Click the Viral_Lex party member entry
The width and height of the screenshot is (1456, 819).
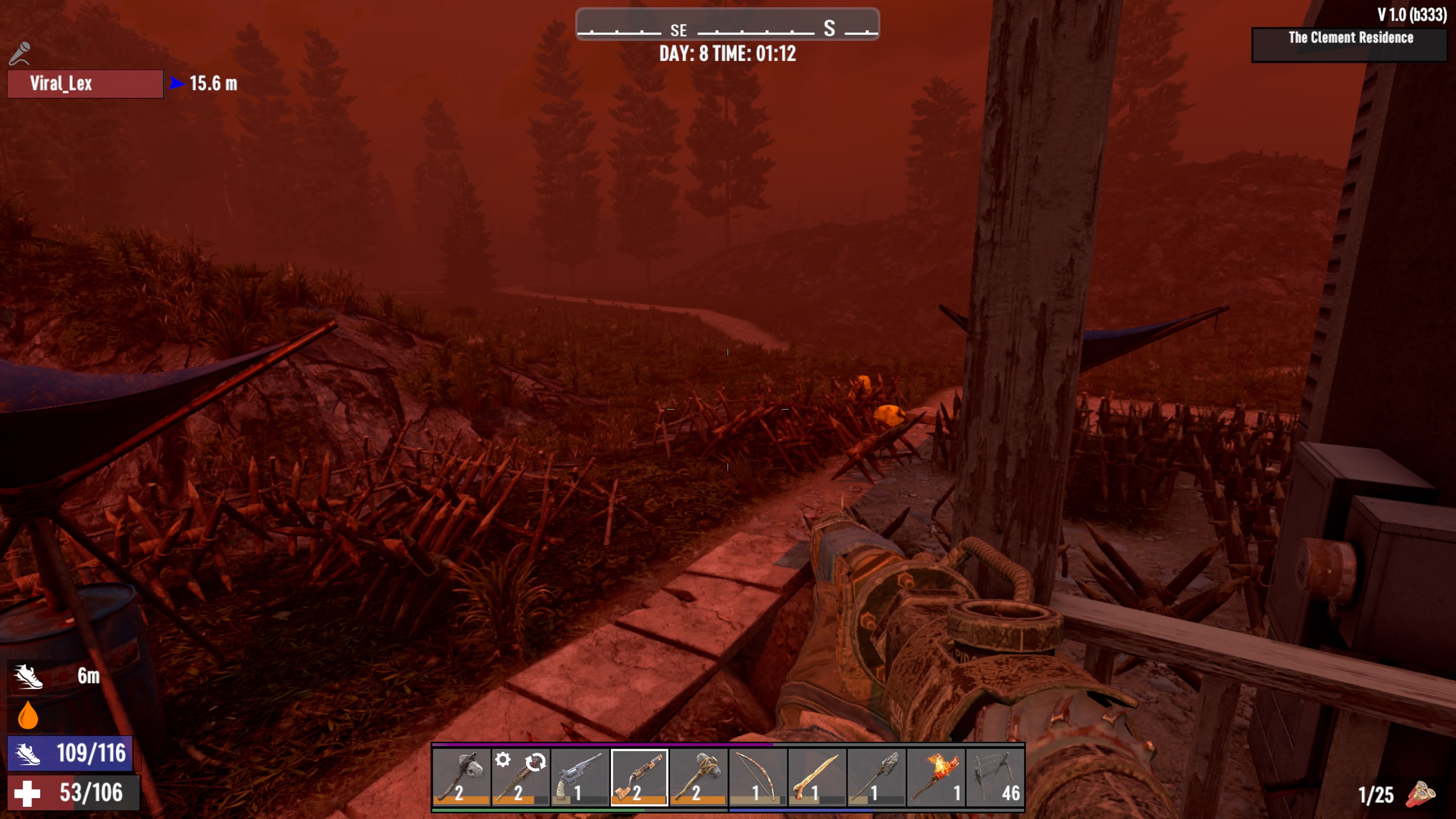tap(85, 84)
